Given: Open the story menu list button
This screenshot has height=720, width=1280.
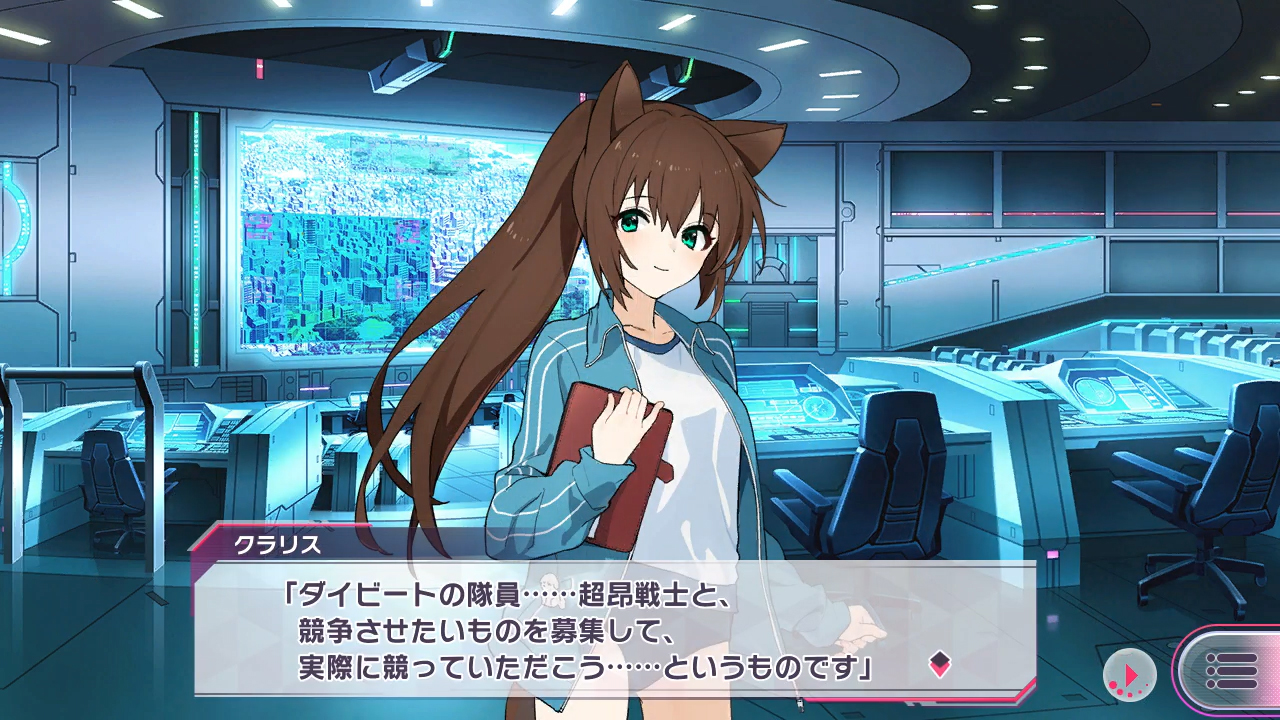Looking at the screenshot, I should (x=1229, y=671).
